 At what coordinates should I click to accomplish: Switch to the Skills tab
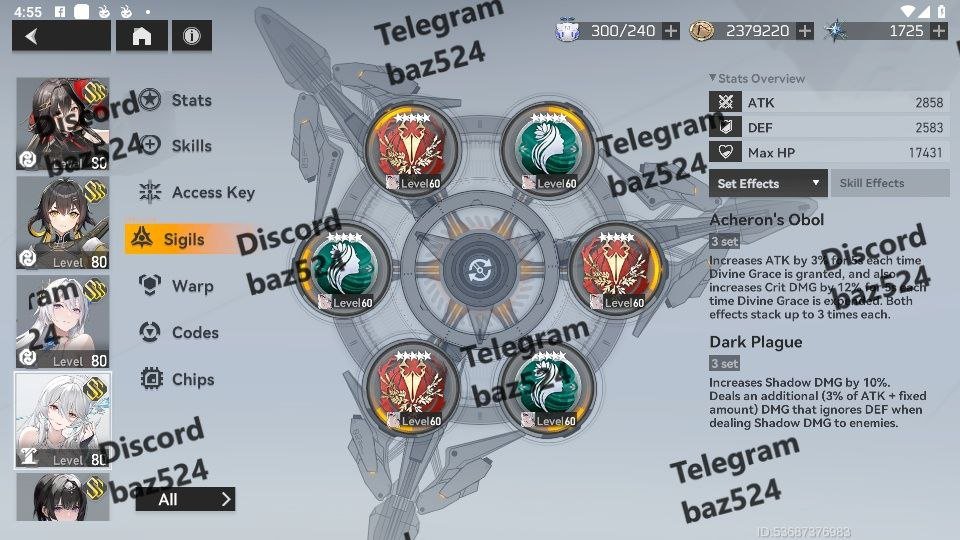[x=190, y=146]
